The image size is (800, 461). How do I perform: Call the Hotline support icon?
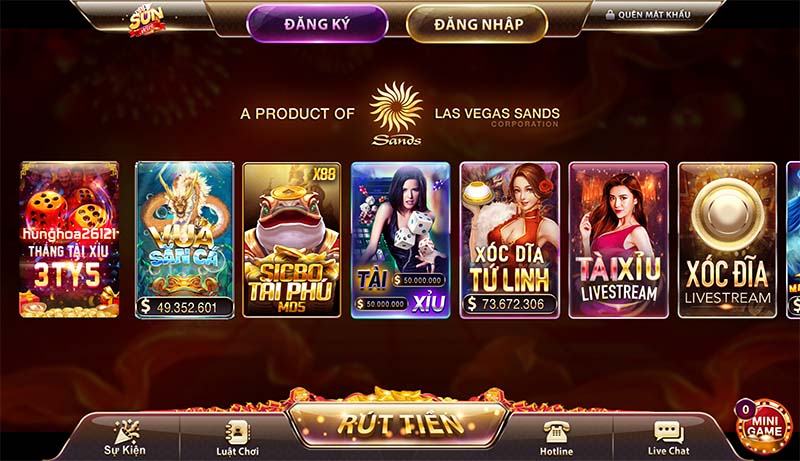pyautogui.click(x=557, y=438)
